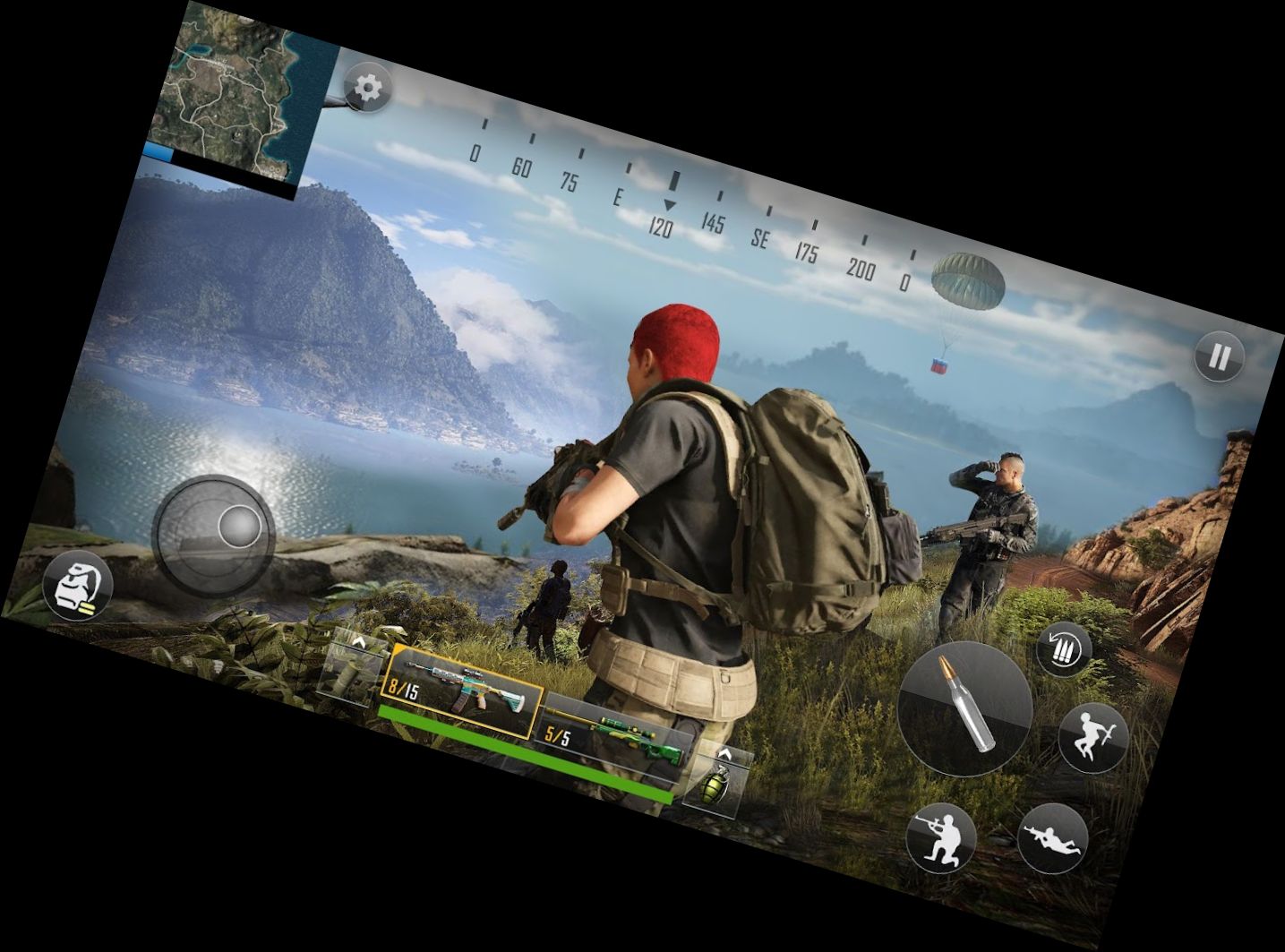Tap the reload ammo icon
The image size is (1285, 952).
1063,650
